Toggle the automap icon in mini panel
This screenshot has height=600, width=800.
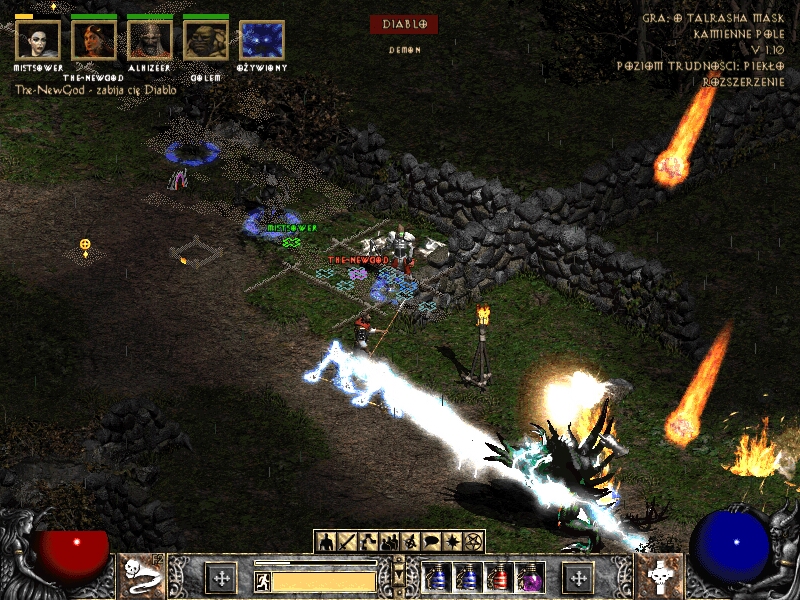pyautogui.click(x=411, y=542)
